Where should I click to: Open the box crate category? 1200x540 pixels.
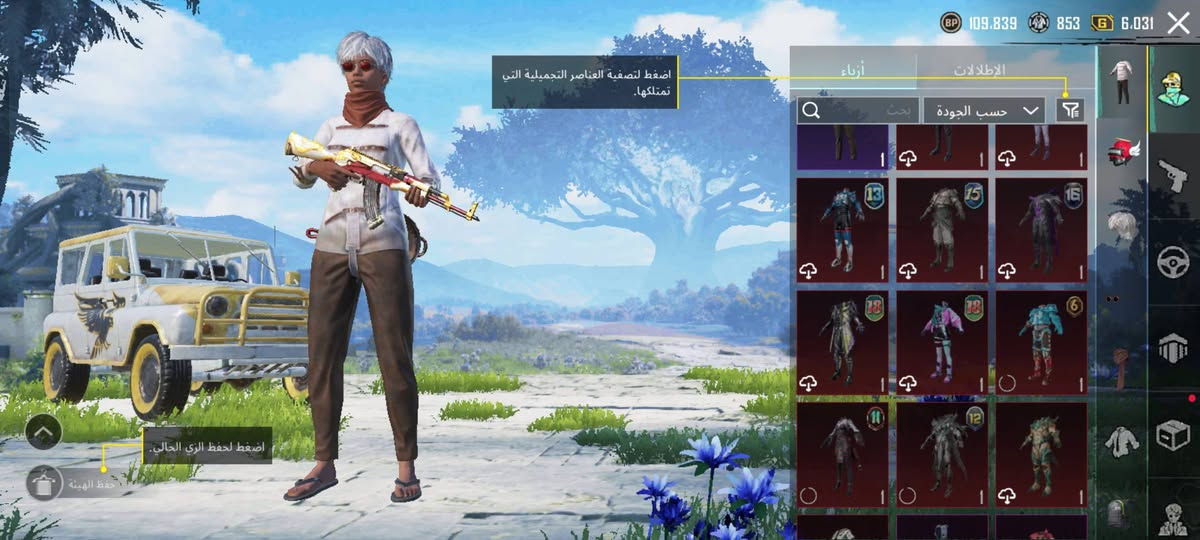(x=1171, y=434)
